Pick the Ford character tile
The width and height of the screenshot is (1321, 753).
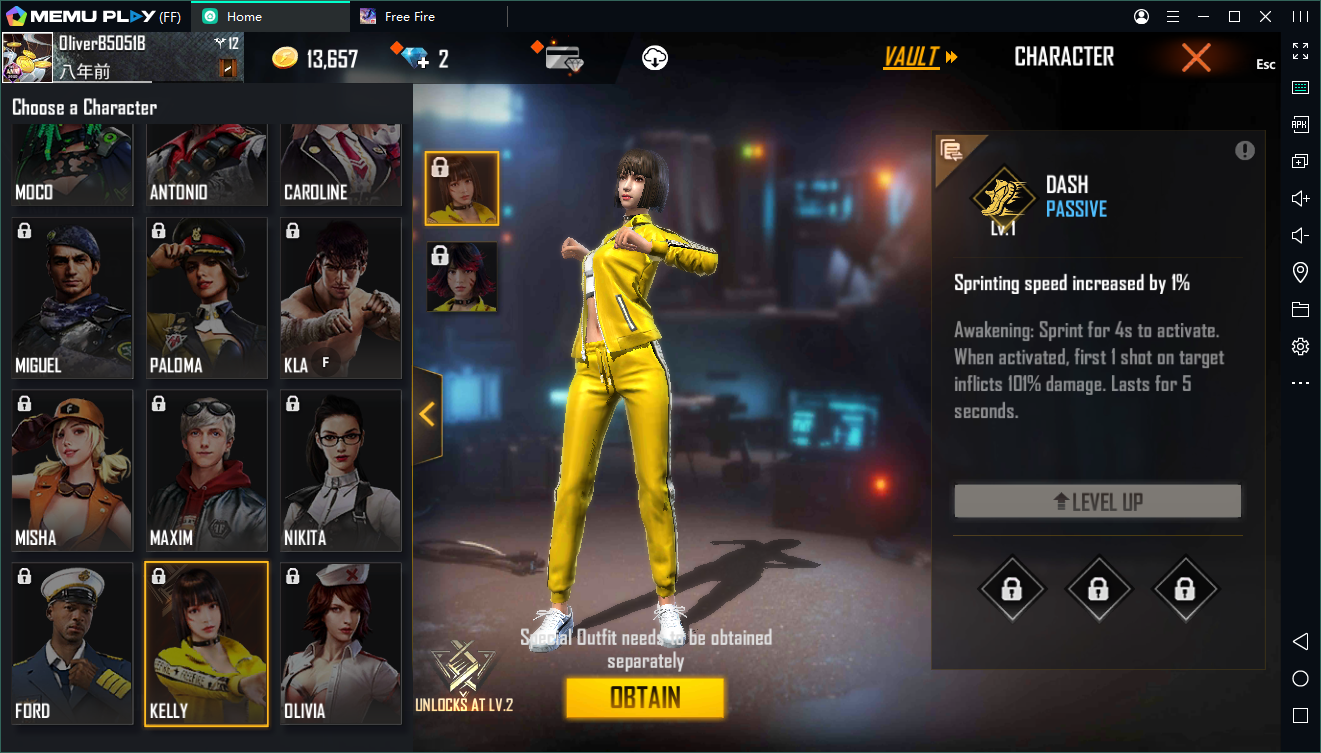point(72,643)
